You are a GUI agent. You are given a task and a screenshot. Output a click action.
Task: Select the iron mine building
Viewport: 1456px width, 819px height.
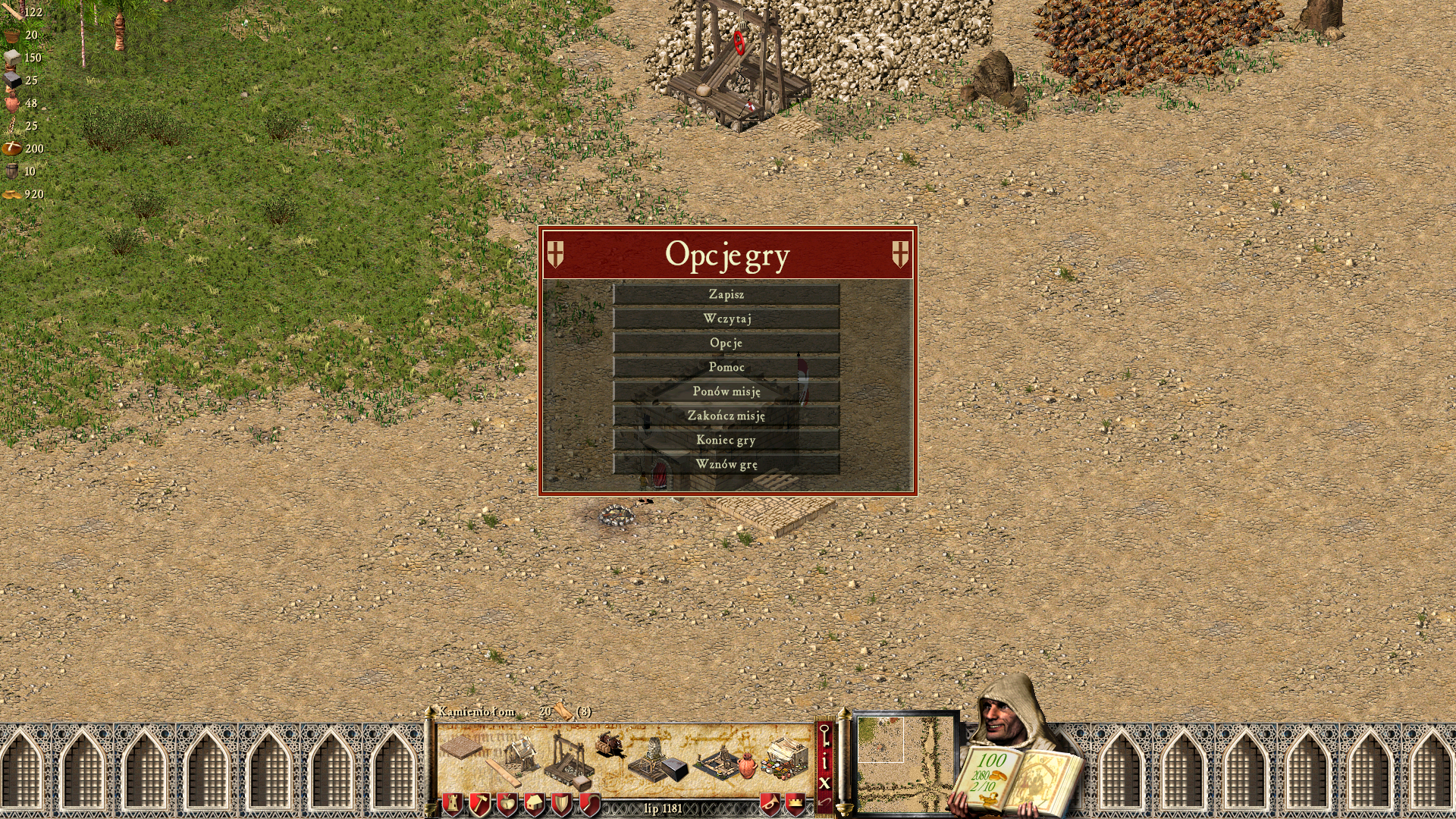pos(657,760)
